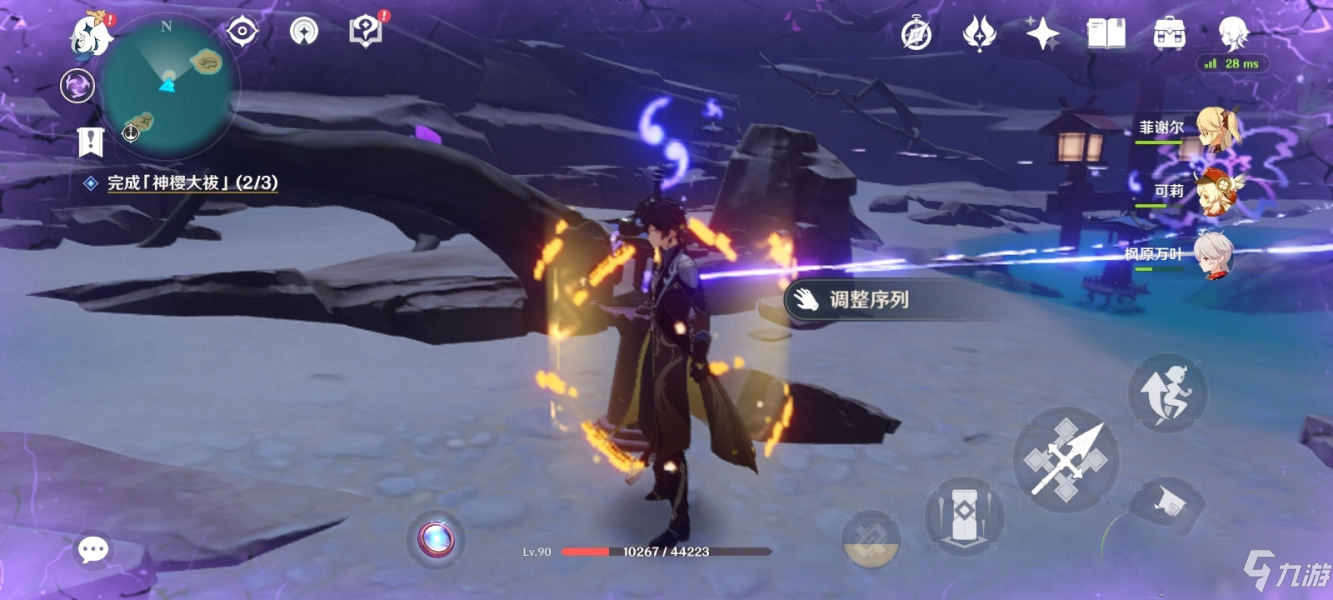Tap the purple swirl icon beside minimap
This screenshot has height=600, width=1333.
pyautogui.click(x=77, y=86)
